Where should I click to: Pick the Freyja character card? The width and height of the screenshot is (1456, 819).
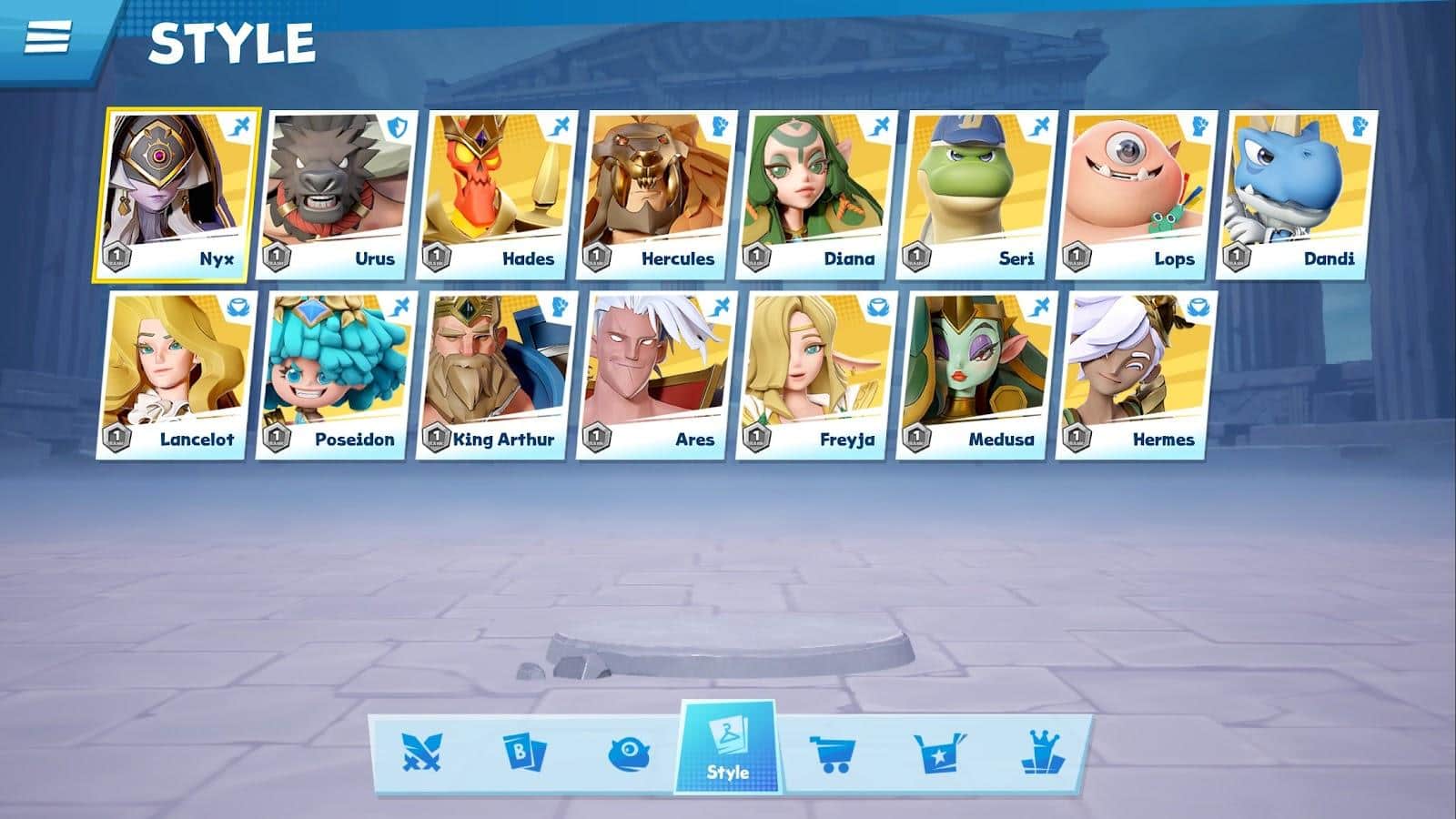817,375
